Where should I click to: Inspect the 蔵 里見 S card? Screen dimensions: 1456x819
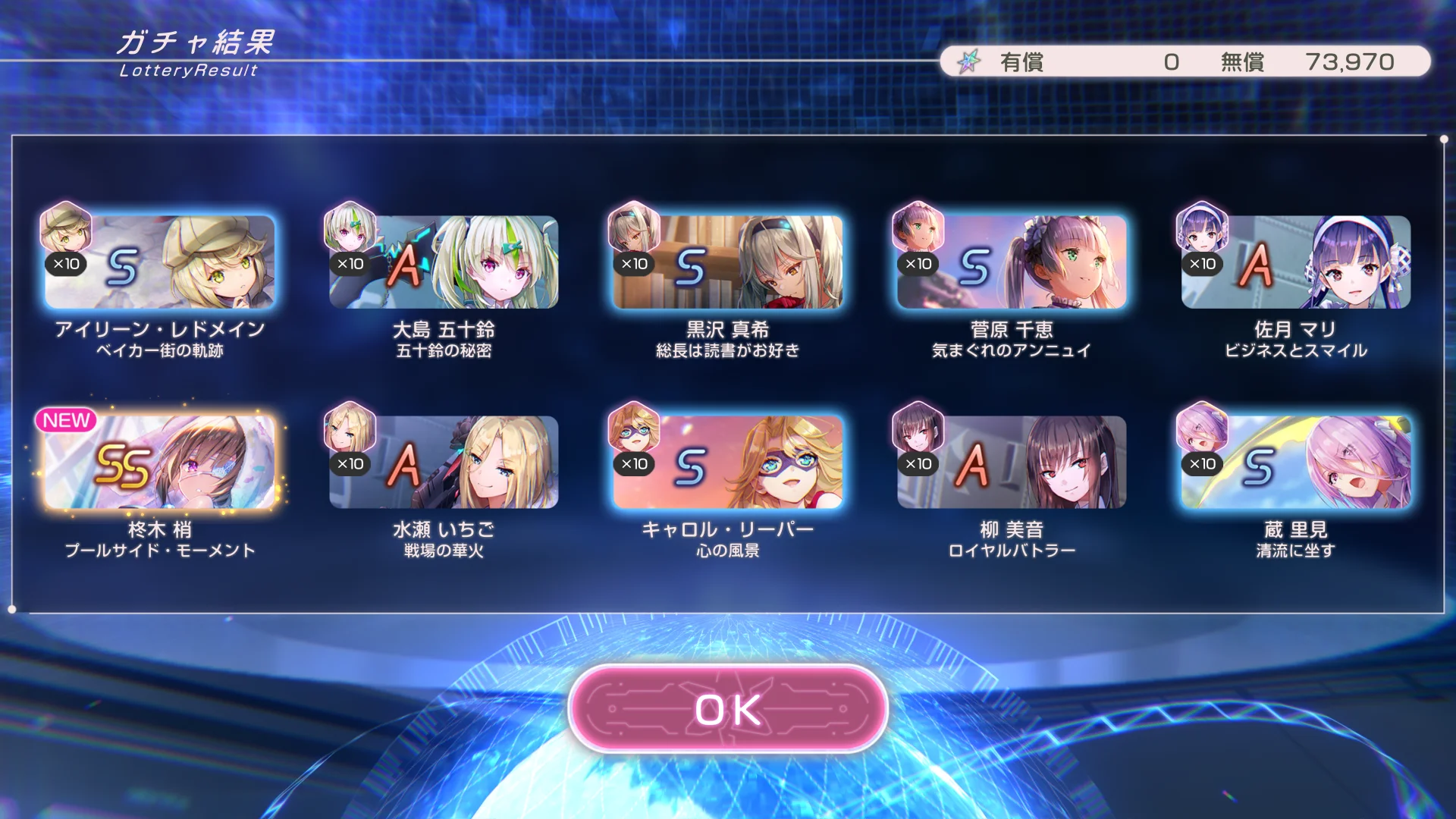(1295, 463)
